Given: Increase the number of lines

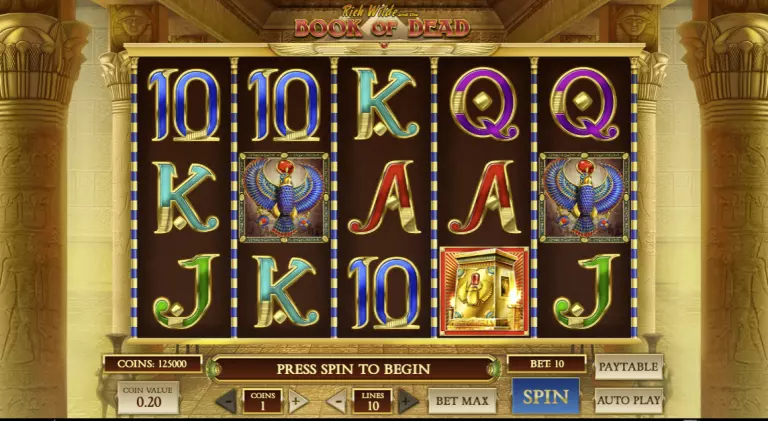Looking at the screenshot, I should pos(407,402).
